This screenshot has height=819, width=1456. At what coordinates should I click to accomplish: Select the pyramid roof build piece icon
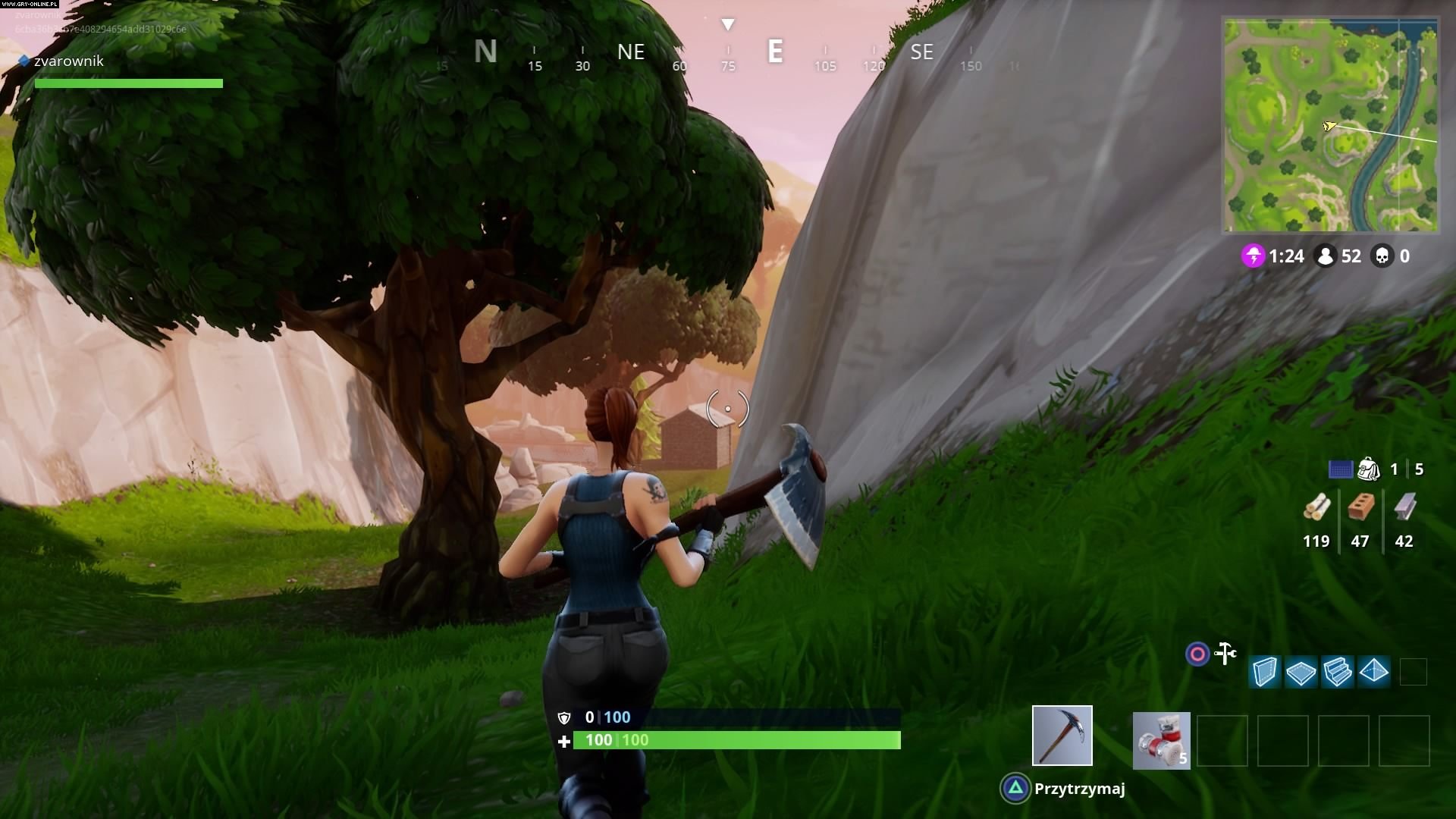(x=1375, y=671)
